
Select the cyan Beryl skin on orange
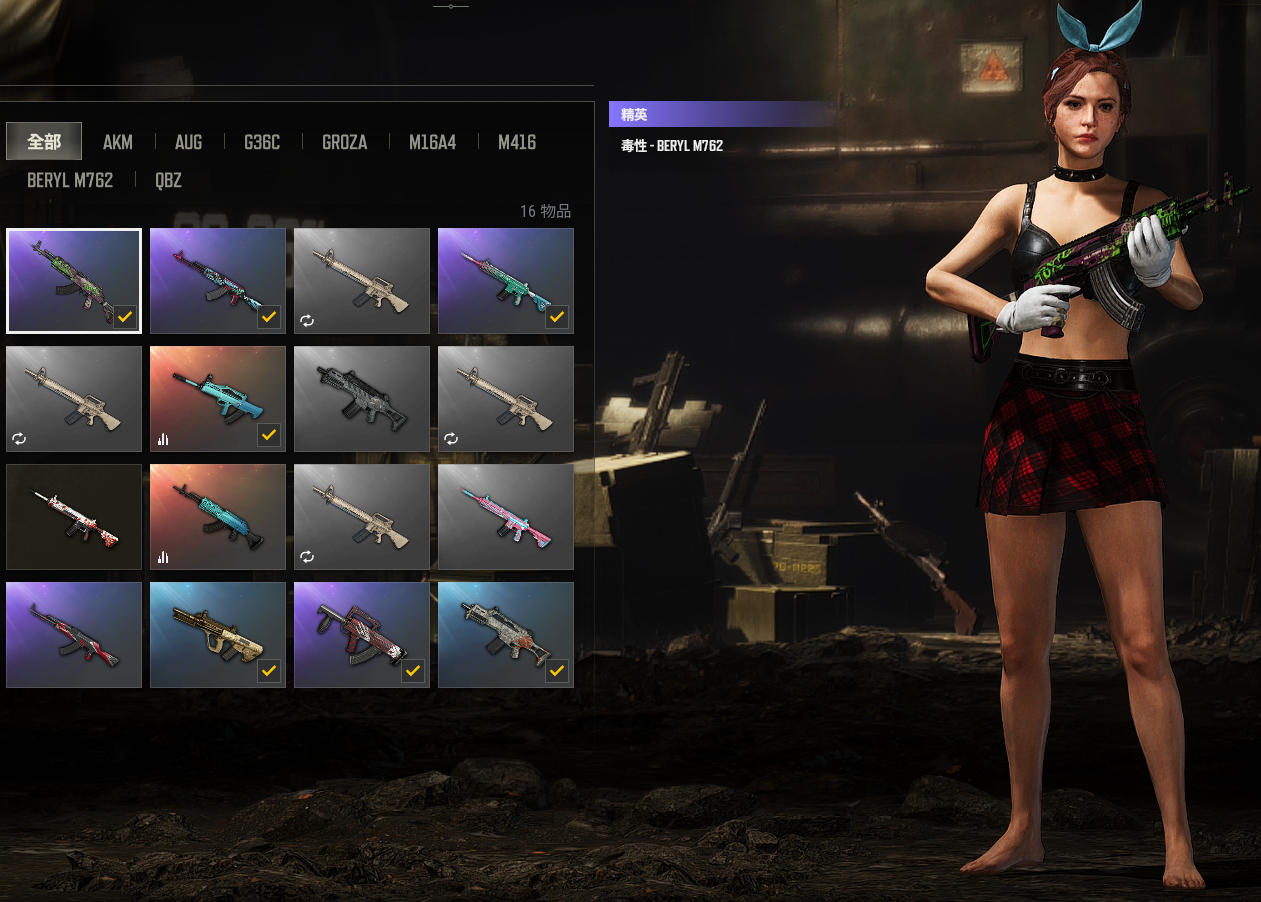pyautogui.click(x=218, y=516)
